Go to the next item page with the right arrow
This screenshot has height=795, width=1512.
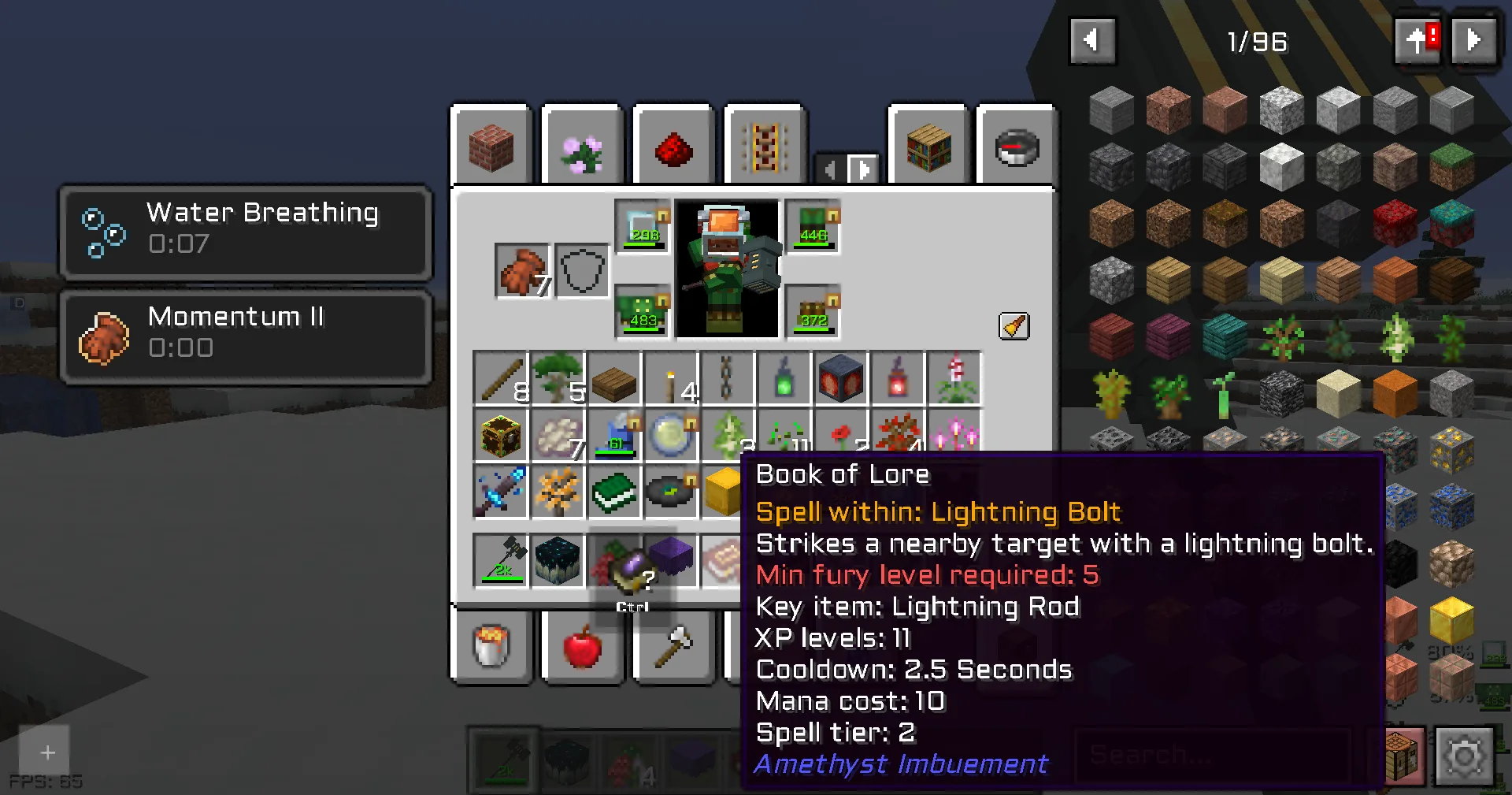point(1476,41)
